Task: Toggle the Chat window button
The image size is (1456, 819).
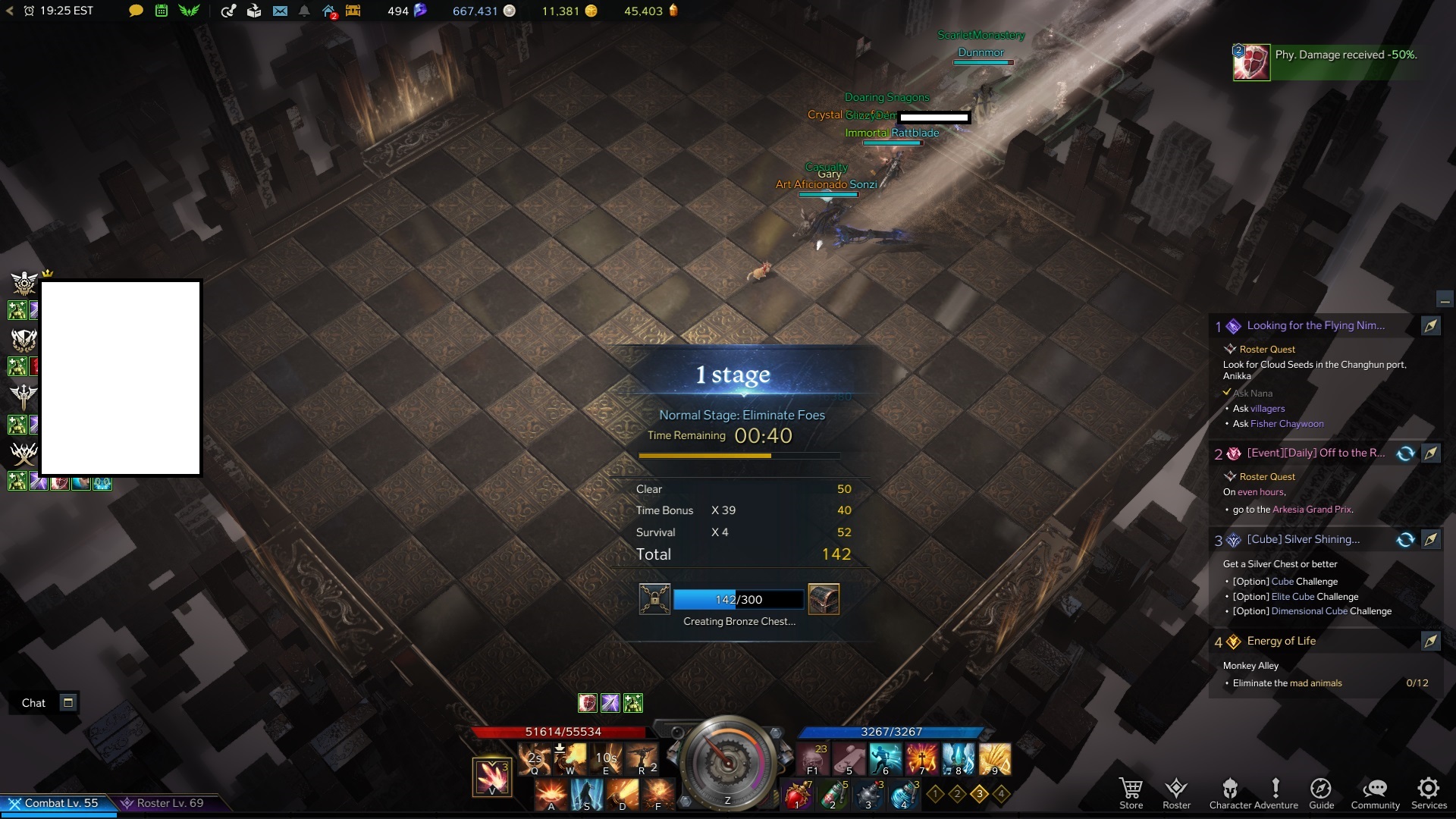Action: tap(68, 702)
